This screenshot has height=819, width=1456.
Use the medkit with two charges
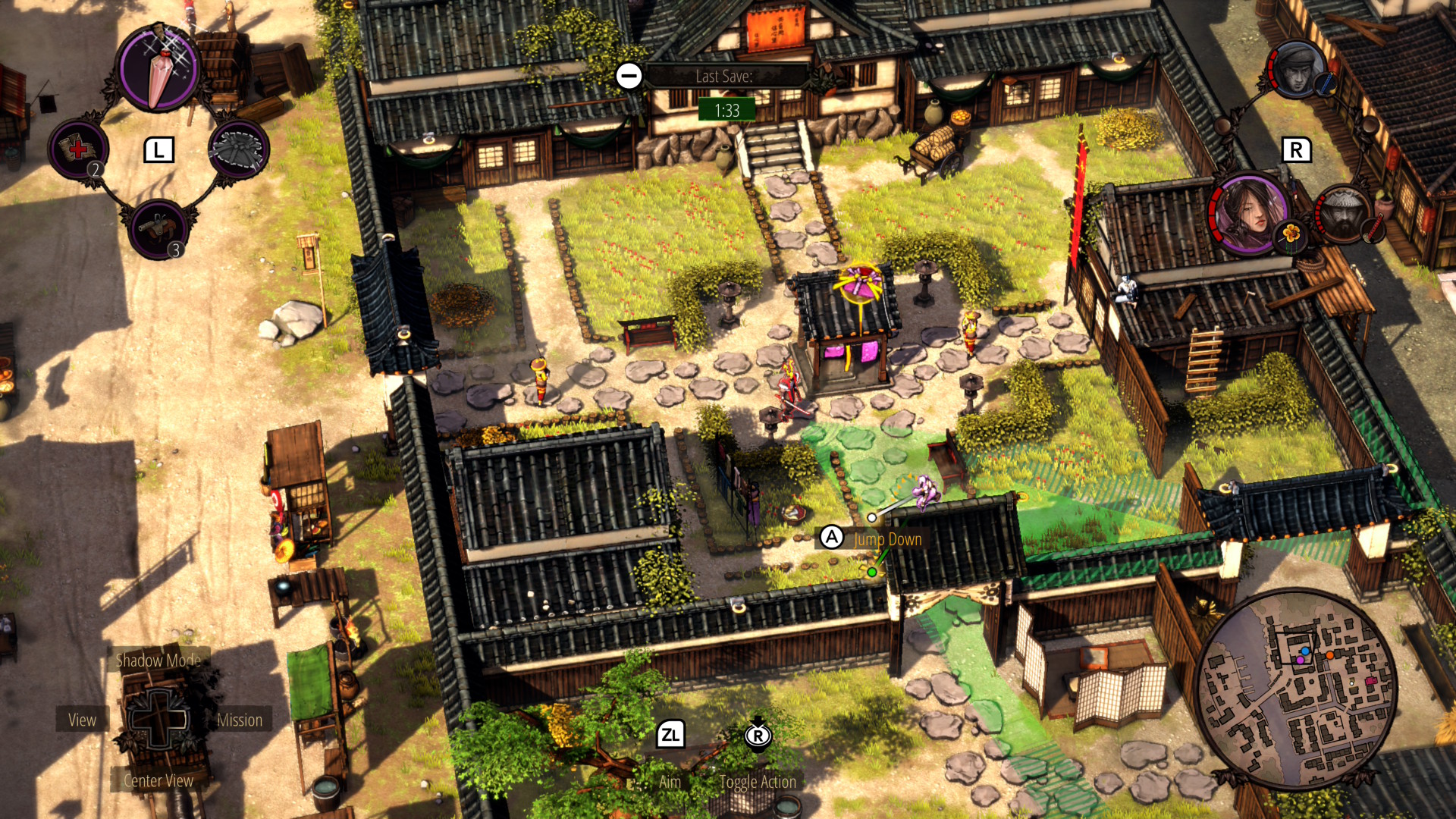[x=78, y=149]
